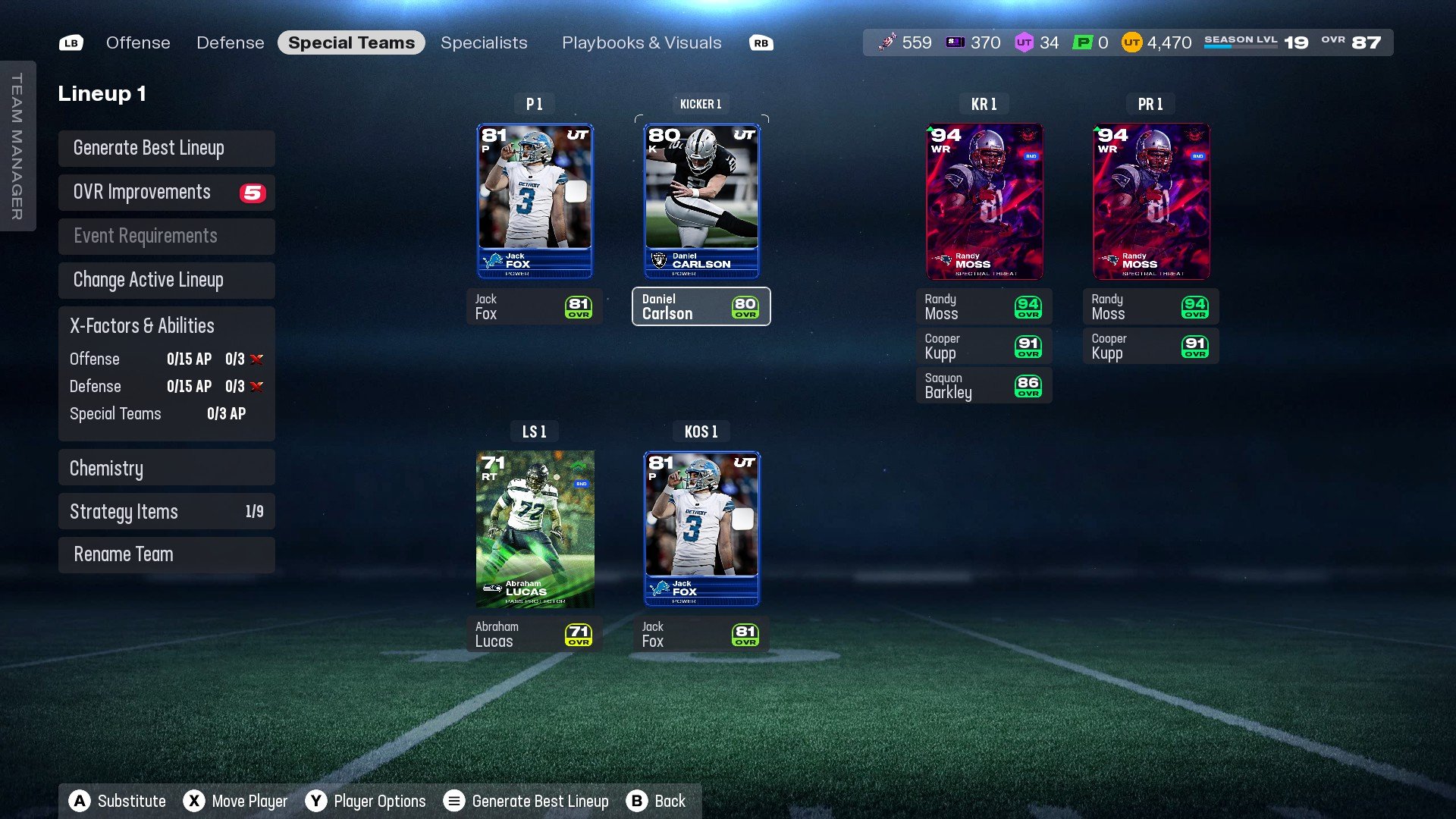Pick Randy Moss card in KR 1
Screen dimensions: 1456x819
[984, 201]
